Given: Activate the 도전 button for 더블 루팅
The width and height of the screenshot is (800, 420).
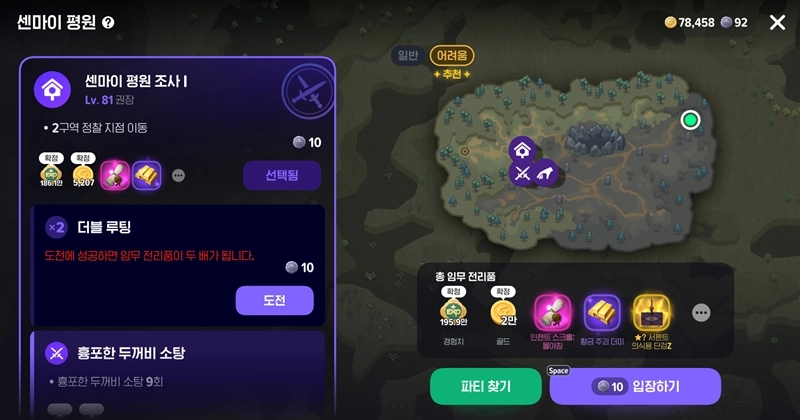Looking at the screenshot, I should [274, 300].
